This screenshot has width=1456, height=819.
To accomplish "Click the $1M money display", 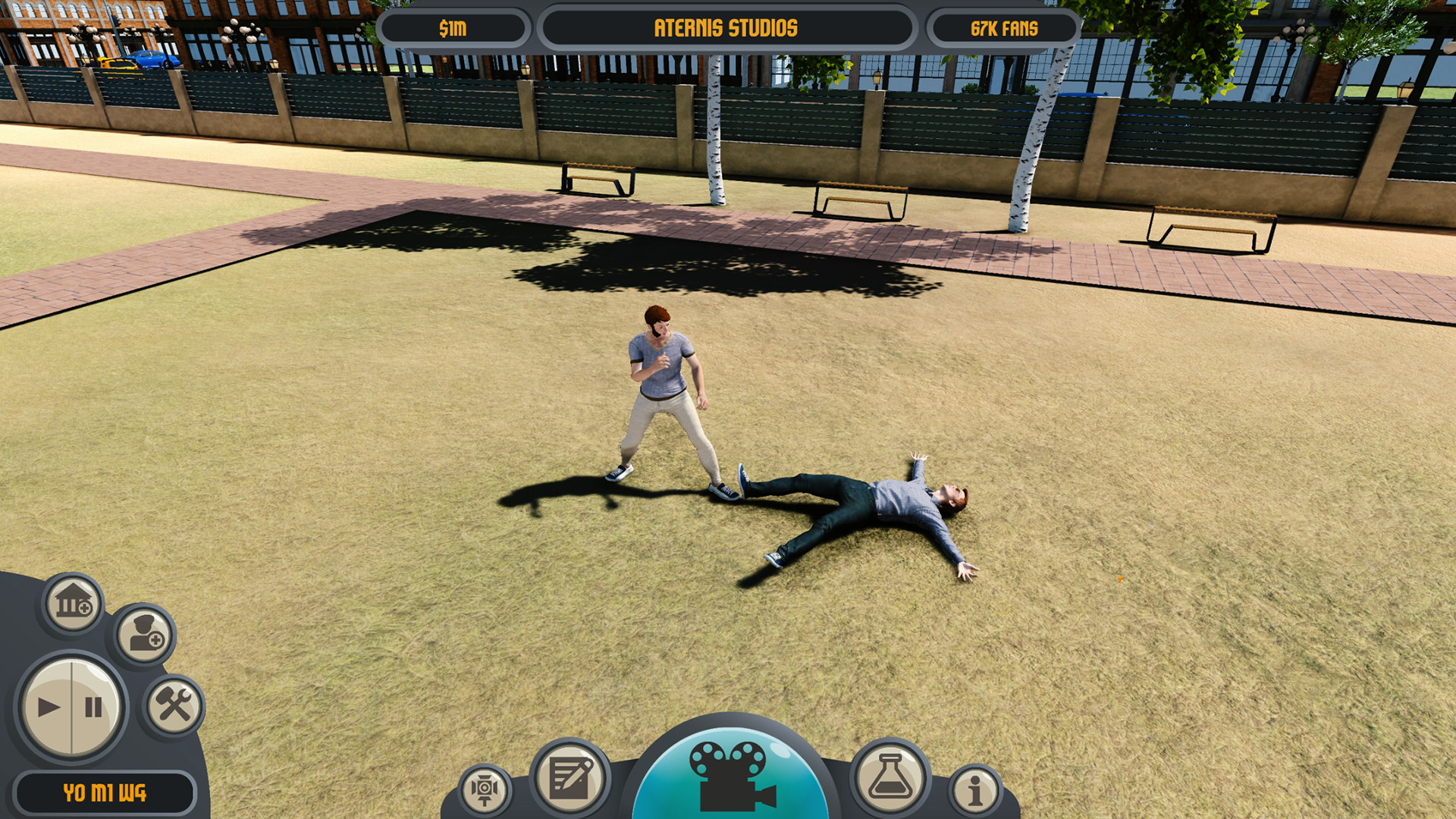I will coord(456,27).
